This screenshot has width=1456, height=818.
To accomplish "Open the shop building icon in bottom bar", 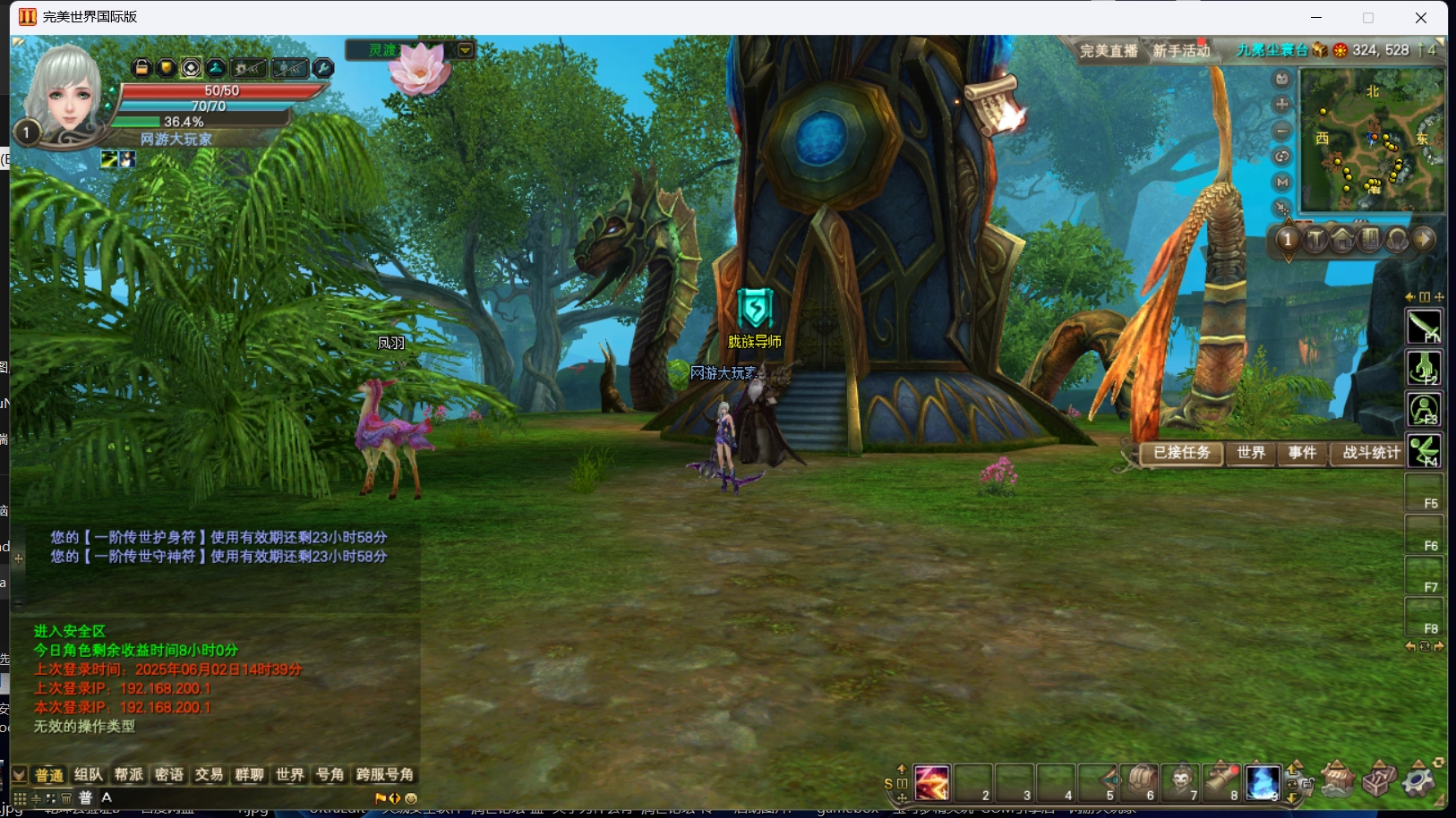I will point(1337,780).
